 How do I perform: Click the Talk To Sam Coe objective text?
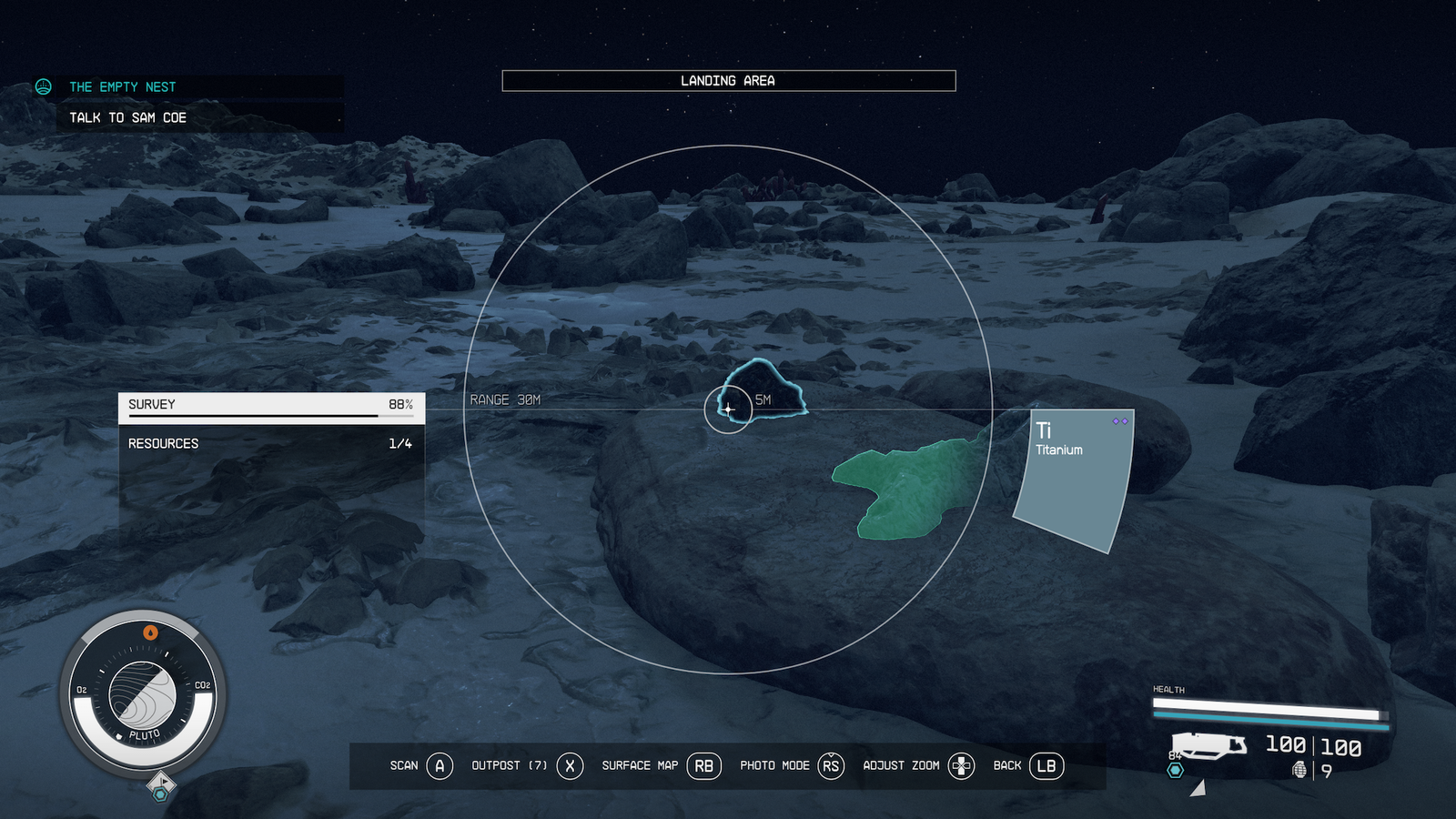(x=127, y=116)
